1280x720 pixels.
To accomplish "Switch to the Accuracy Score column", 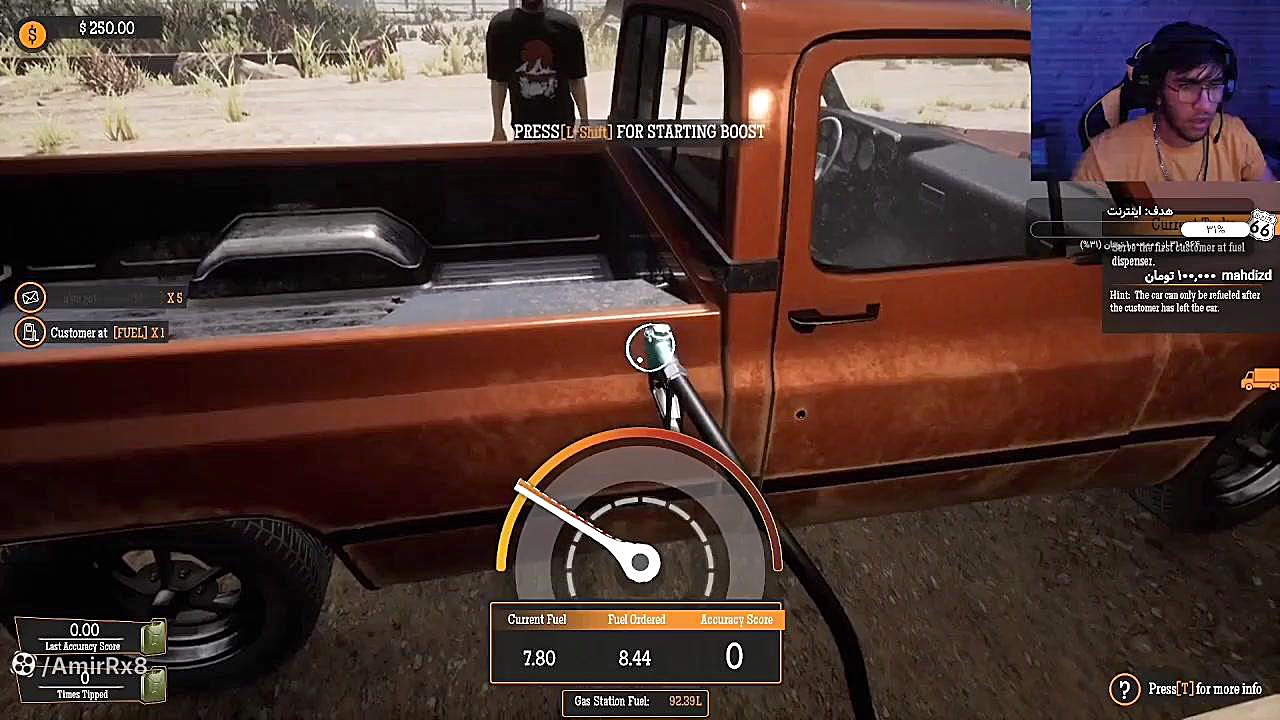I will point(736,619).
